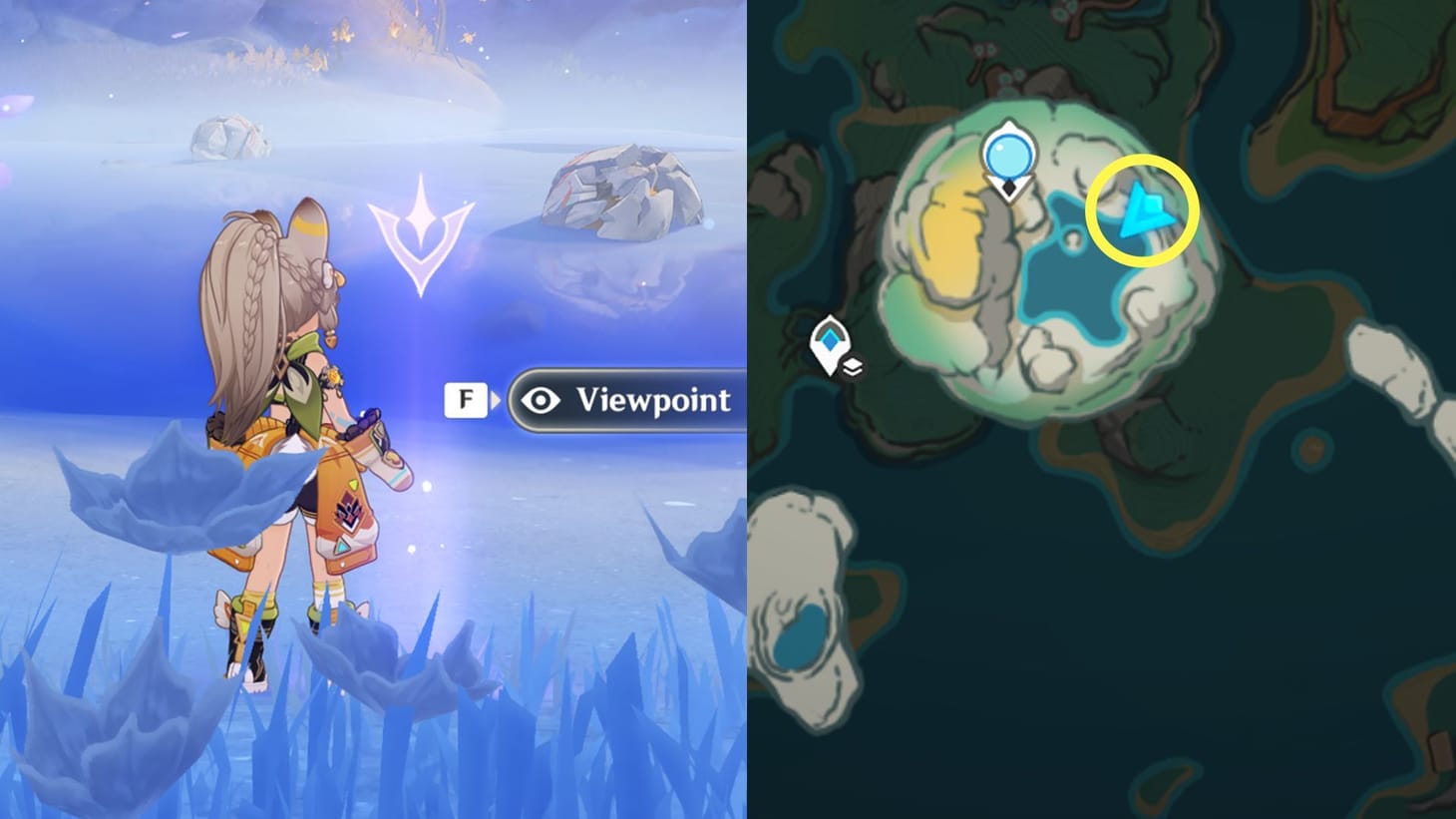Open the blue orb waypoint marker near the island top
Screen dimensions: 1456x819
pyautogui.click(x=1007, y=156)
